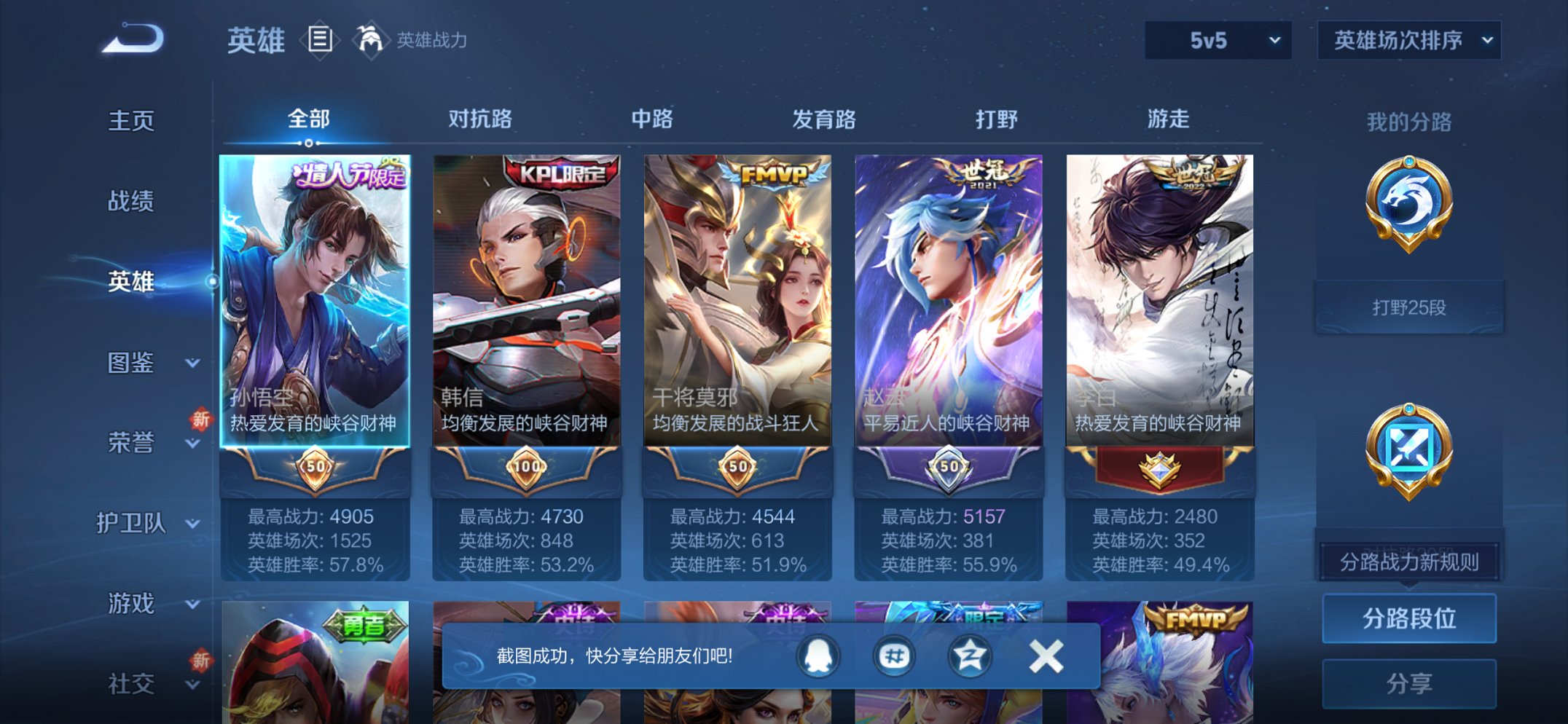Expand the 社交 sidebar section
This screenshot has width=1568, height=724.
point(146,685)
